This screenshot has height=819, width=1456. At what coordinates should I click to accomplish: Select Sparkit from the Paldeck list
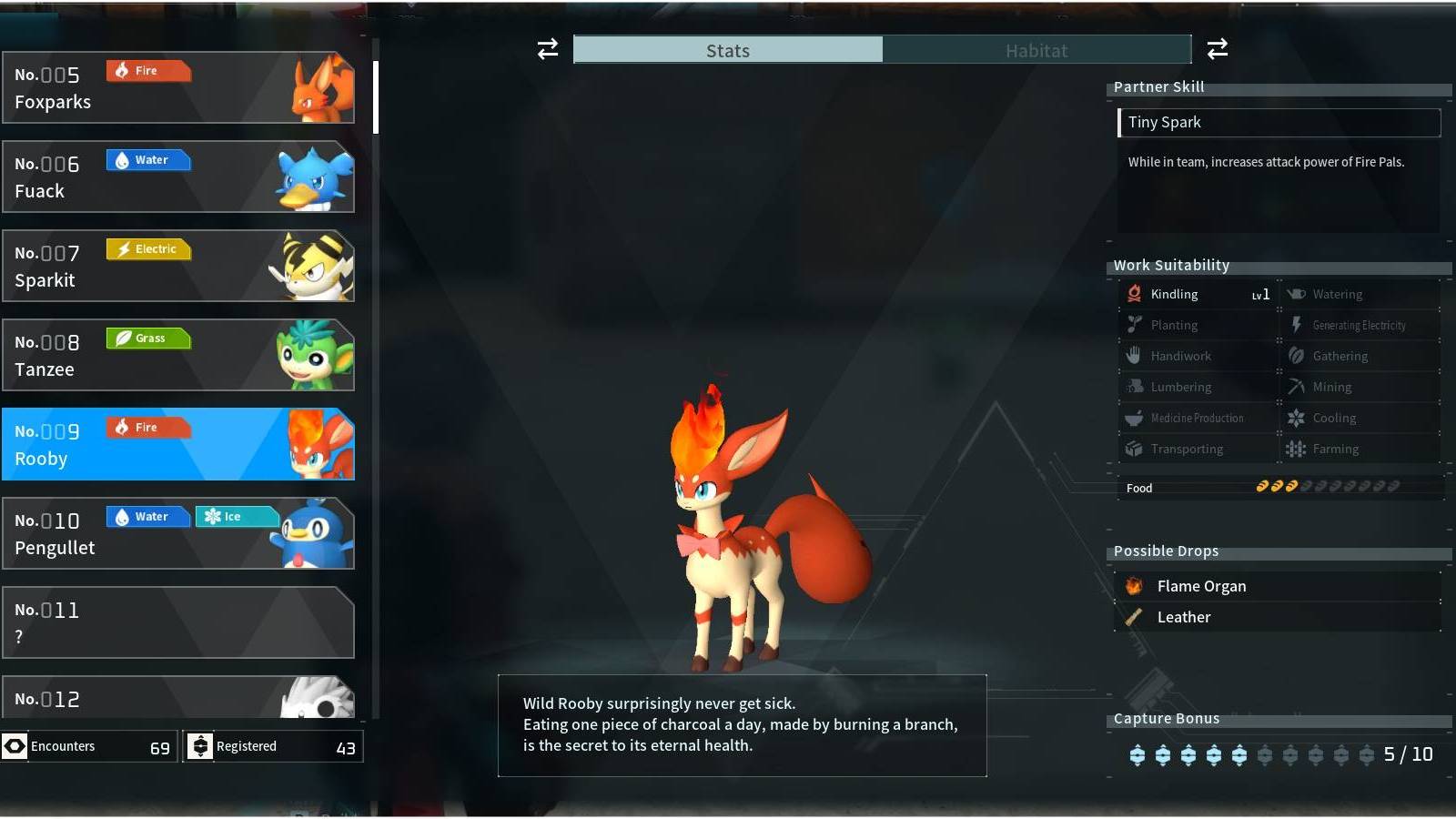[x=179, y=265]
